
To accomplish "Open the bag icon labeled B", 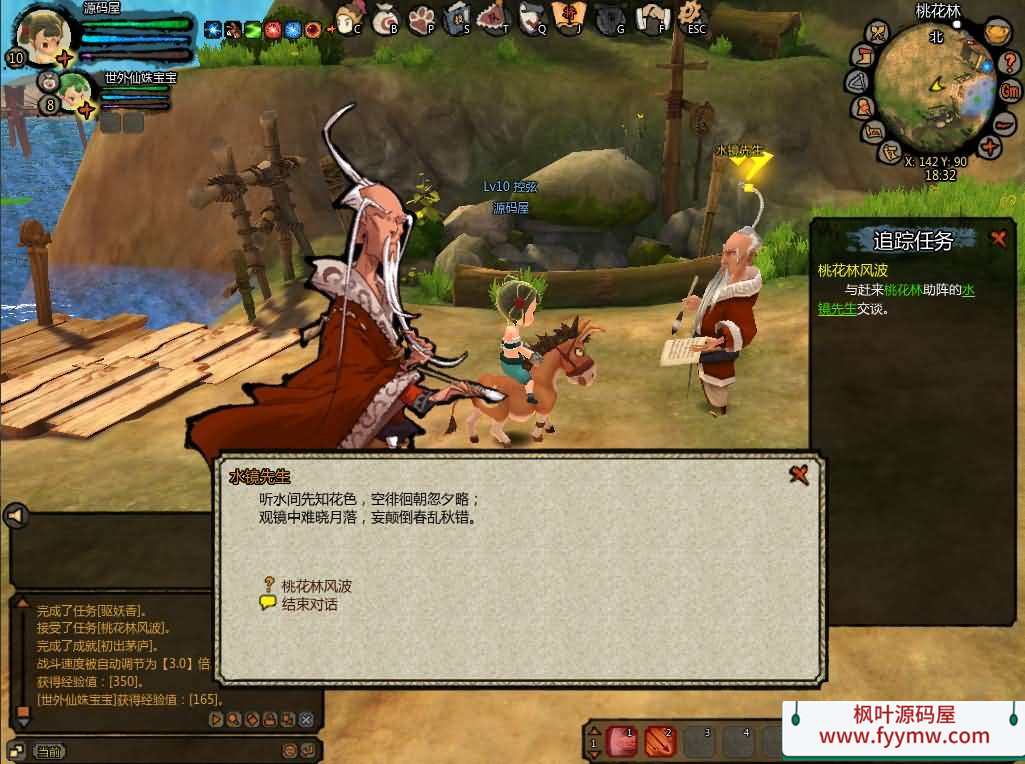I will 386,17.
